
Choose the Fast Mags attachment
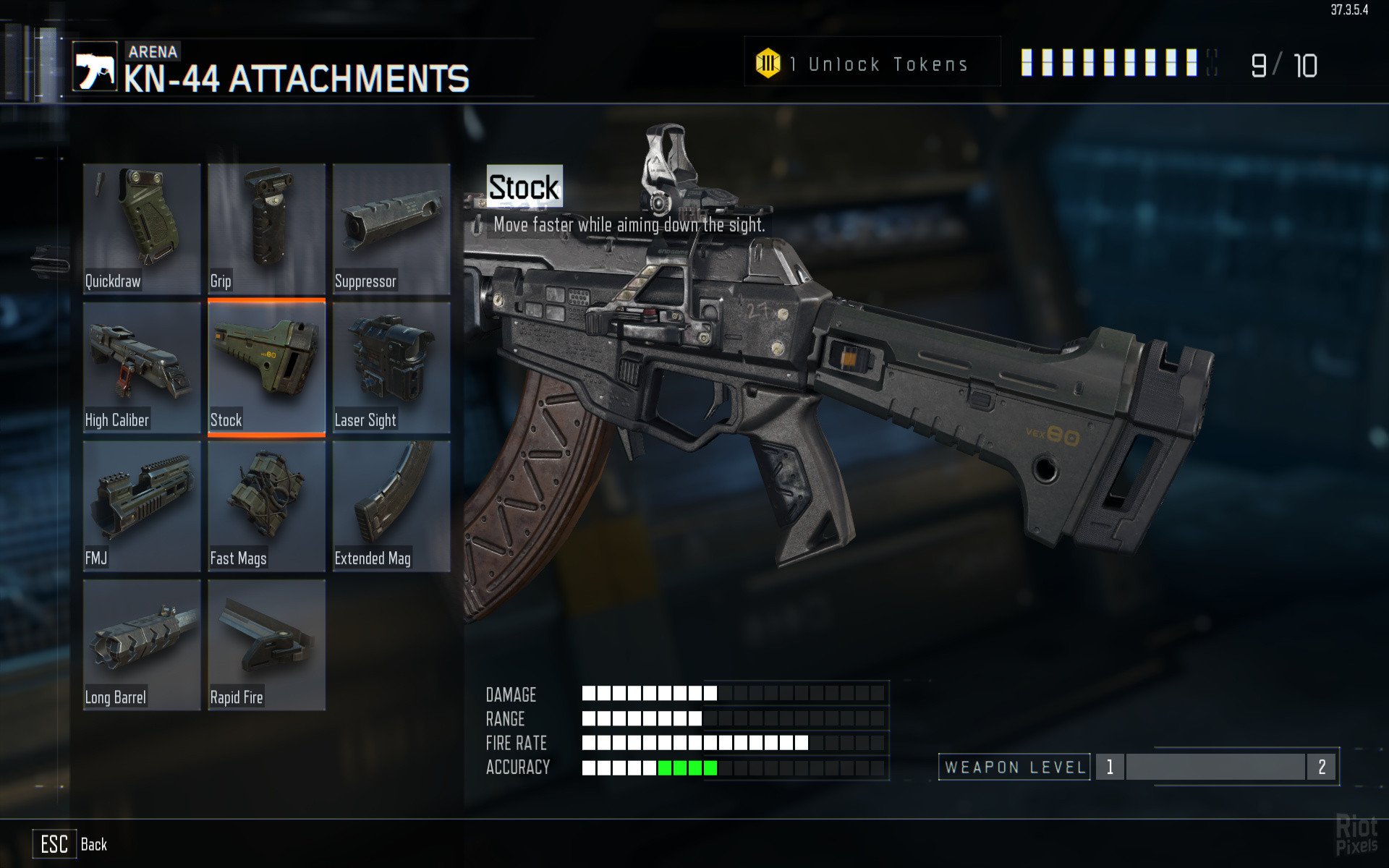pos(266,506)
